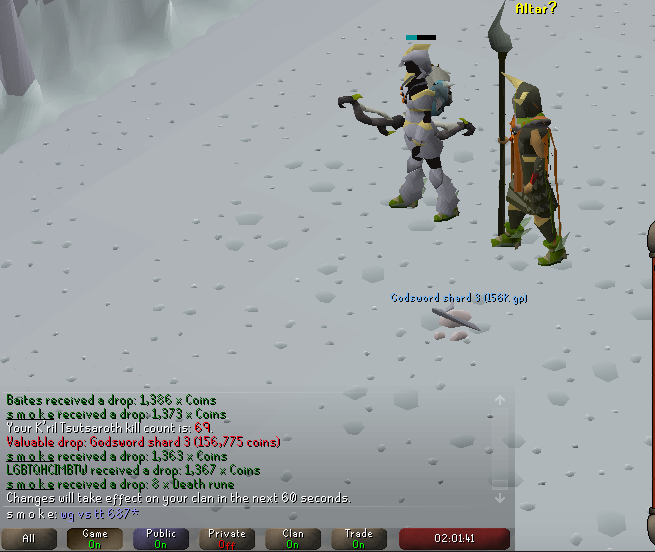Click the red 02:01:41 timer button

454,538
